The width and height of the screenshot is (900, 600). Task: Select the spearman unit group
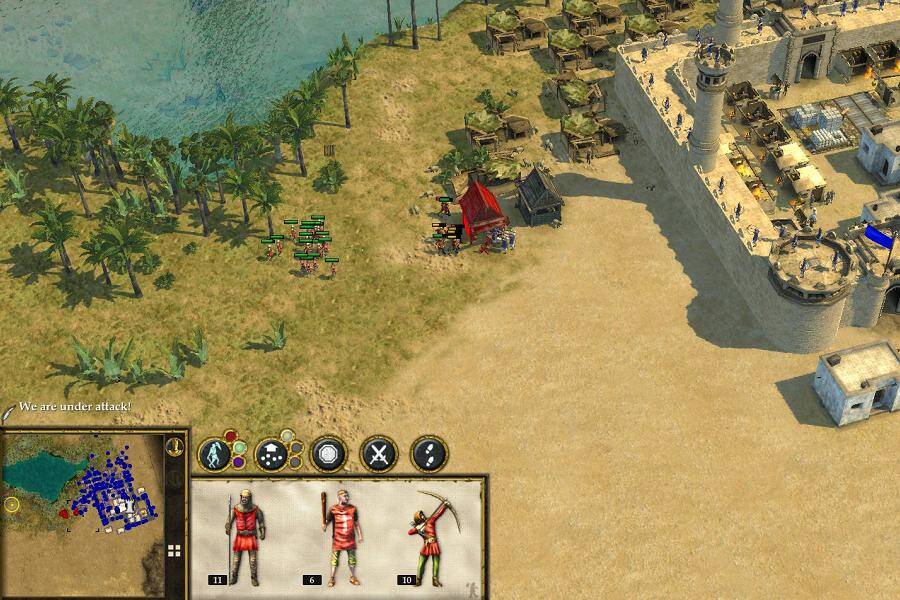tap(244, 535)
